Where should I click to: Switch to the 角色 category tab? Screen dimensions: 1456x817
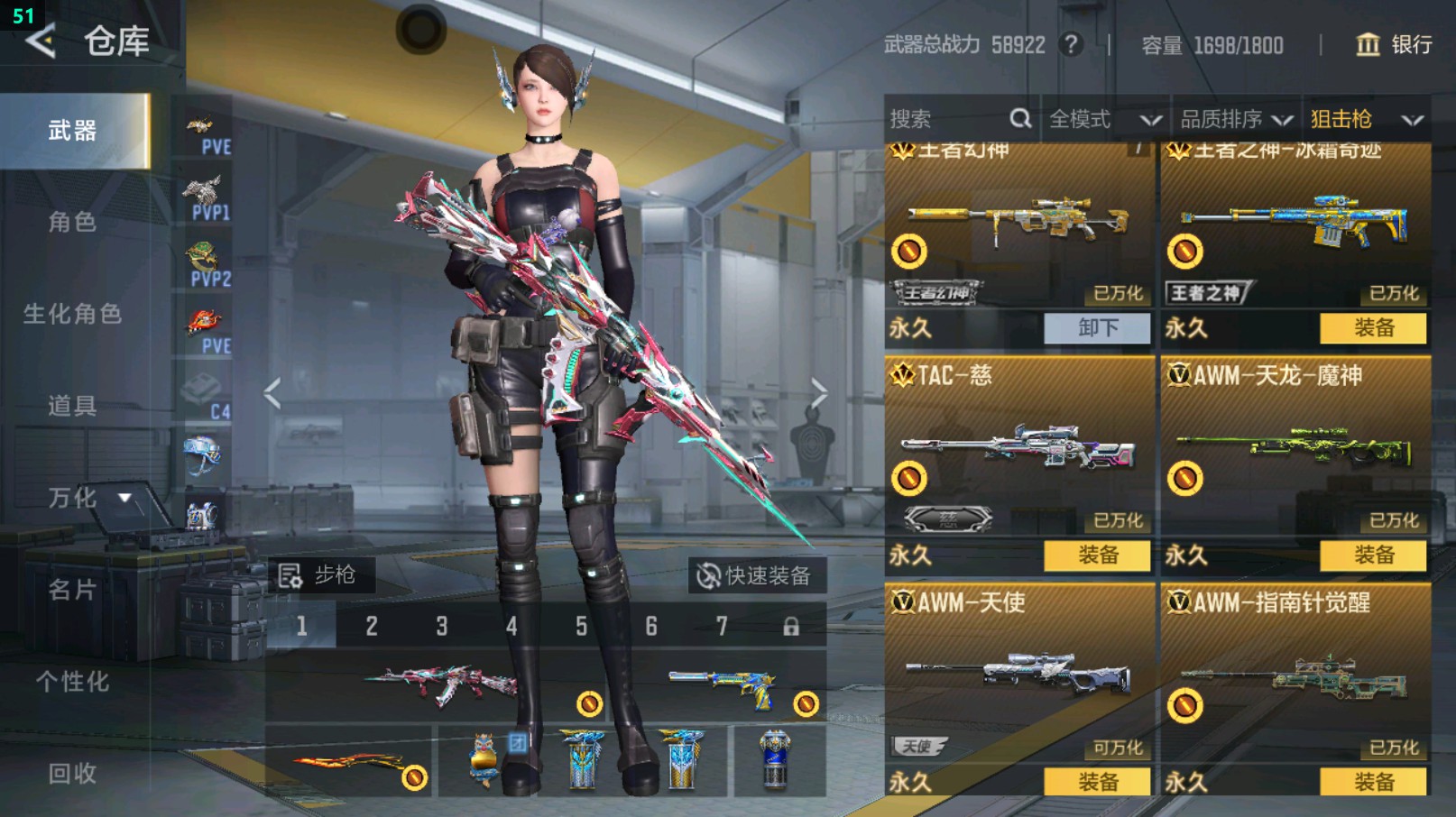(x=72, y=222)
